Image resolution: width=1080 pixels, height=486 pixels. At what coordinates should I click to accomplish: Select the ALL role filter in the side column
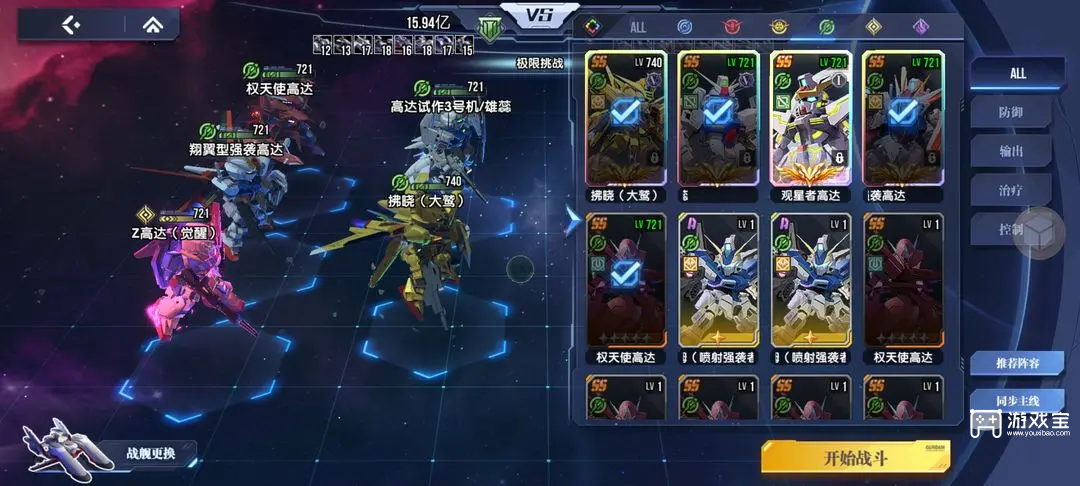click(1017, 73)
